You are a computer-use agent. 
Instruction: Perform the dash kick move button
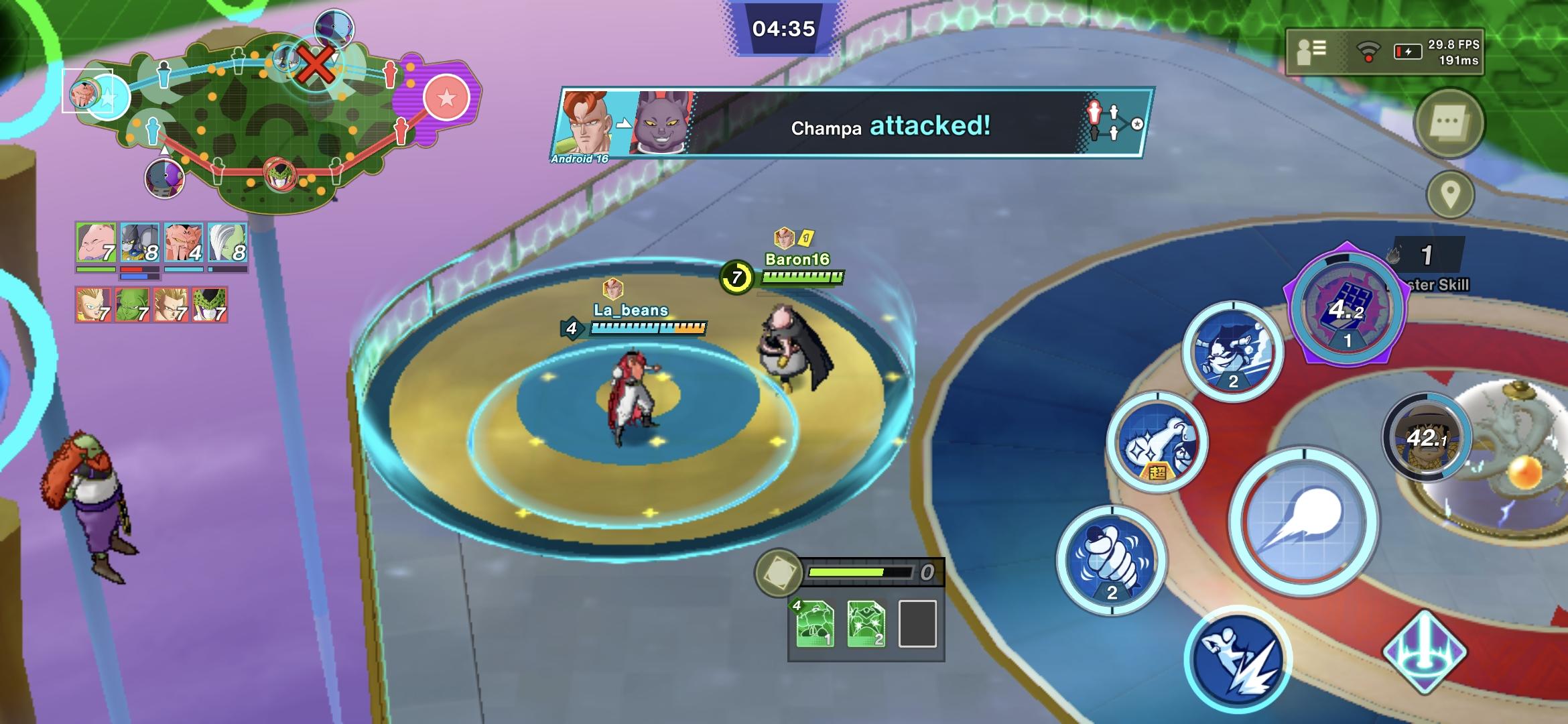(x=1238, y=658)
